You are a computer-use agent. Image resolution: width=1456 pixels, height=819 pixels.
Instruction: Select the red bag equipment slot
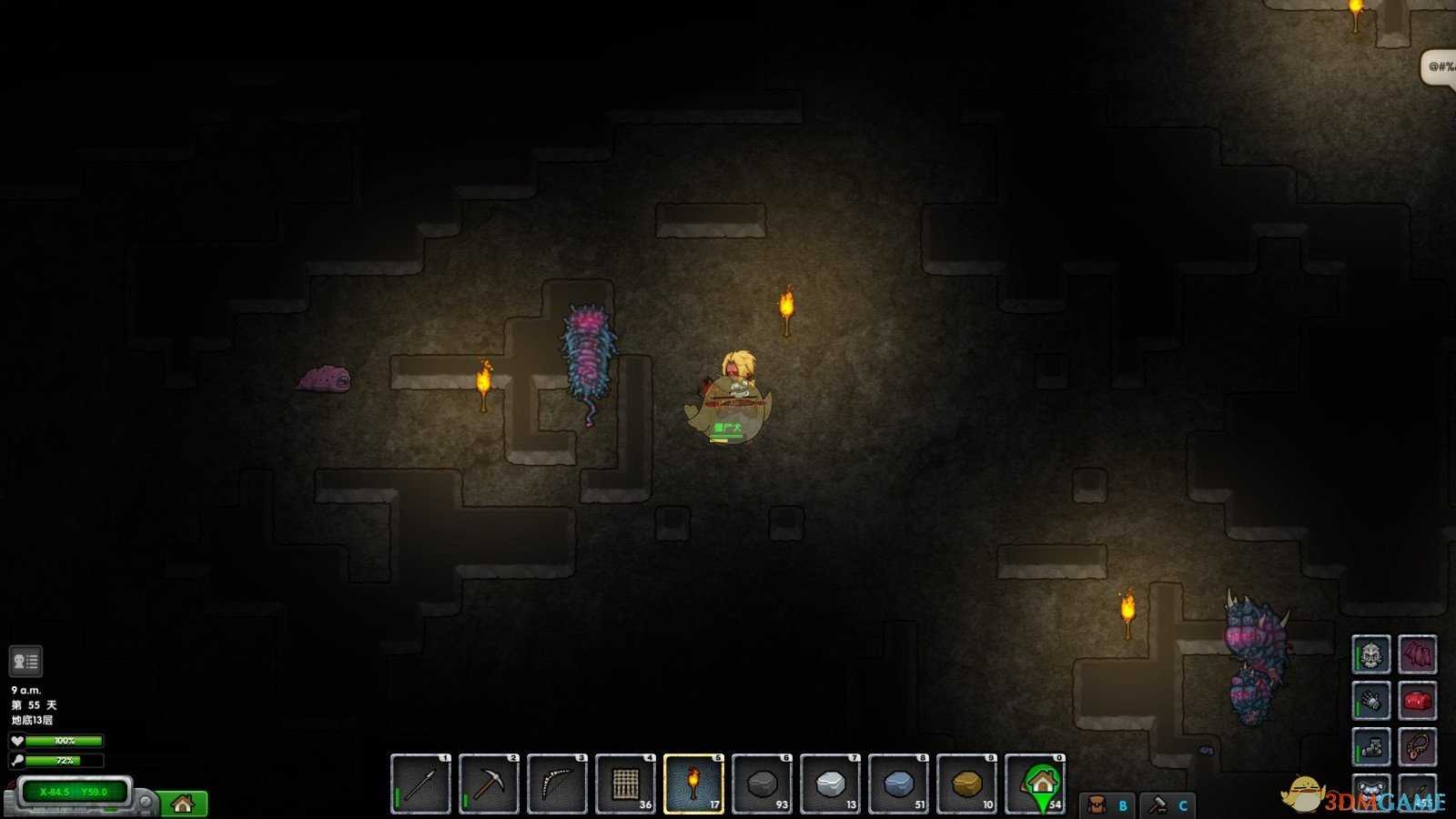pyautogui.click(x=1417, y=701)
